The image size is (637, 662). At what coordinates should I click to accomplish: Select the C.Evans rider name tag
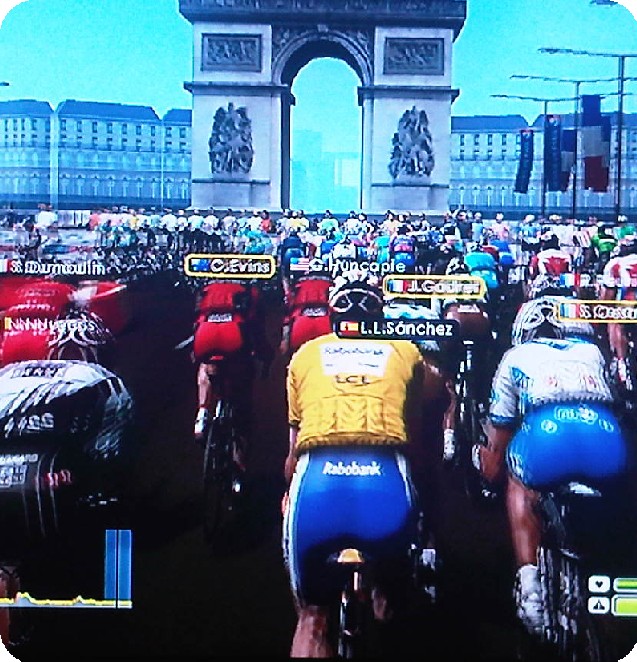[229, 266]
